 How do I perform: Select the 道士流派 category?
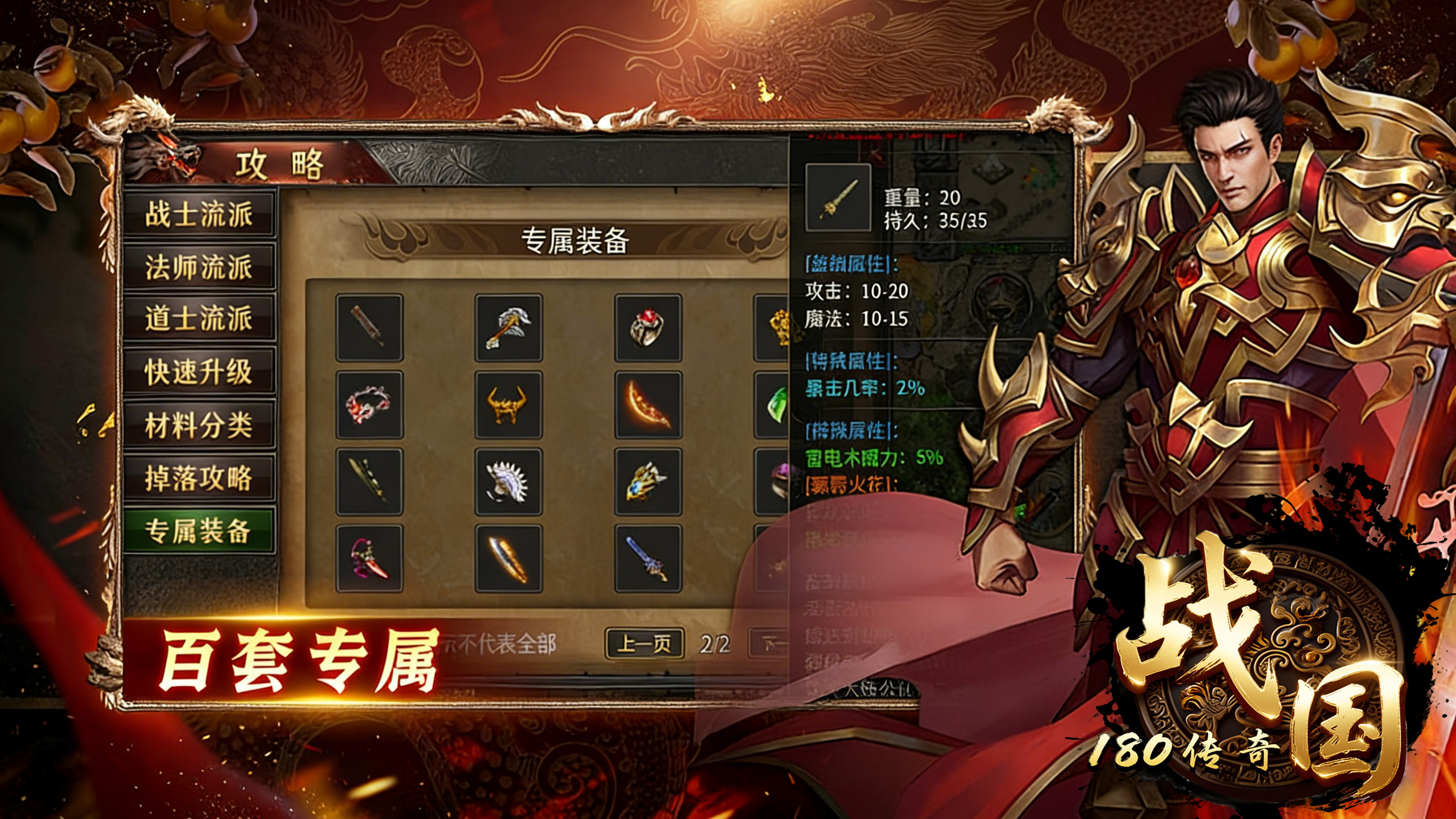[199, 318]
